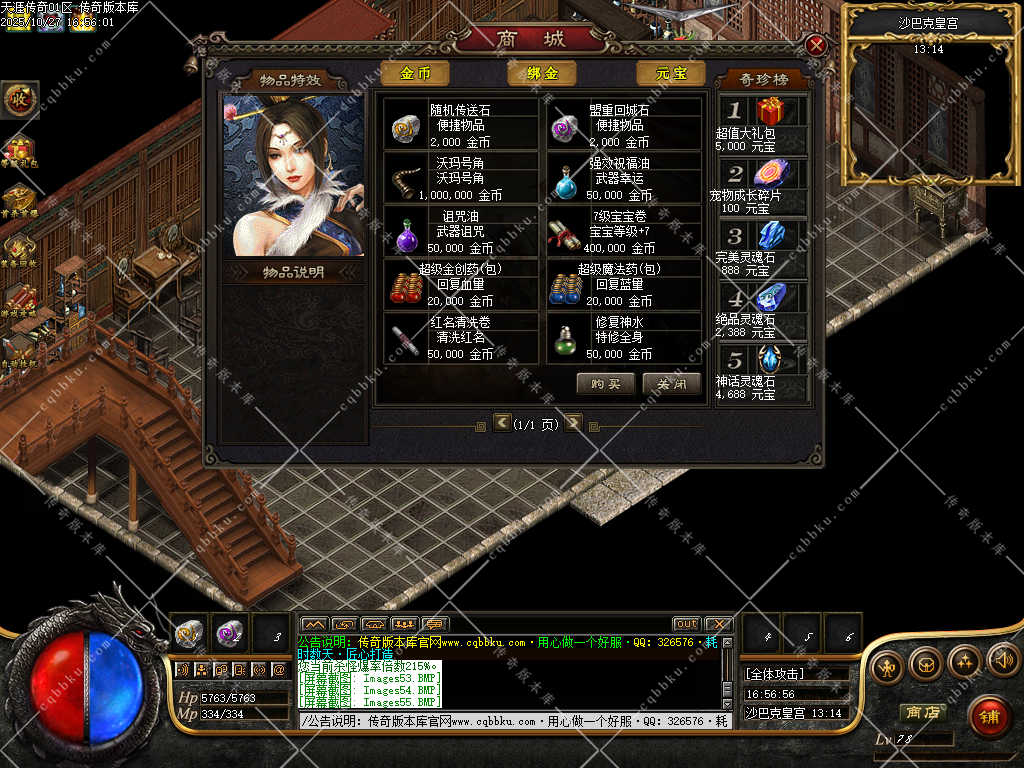Viewport: 1024px width, 768px height.
Task: Click the 关闭 close button in shop
Action: coord(672,384)
